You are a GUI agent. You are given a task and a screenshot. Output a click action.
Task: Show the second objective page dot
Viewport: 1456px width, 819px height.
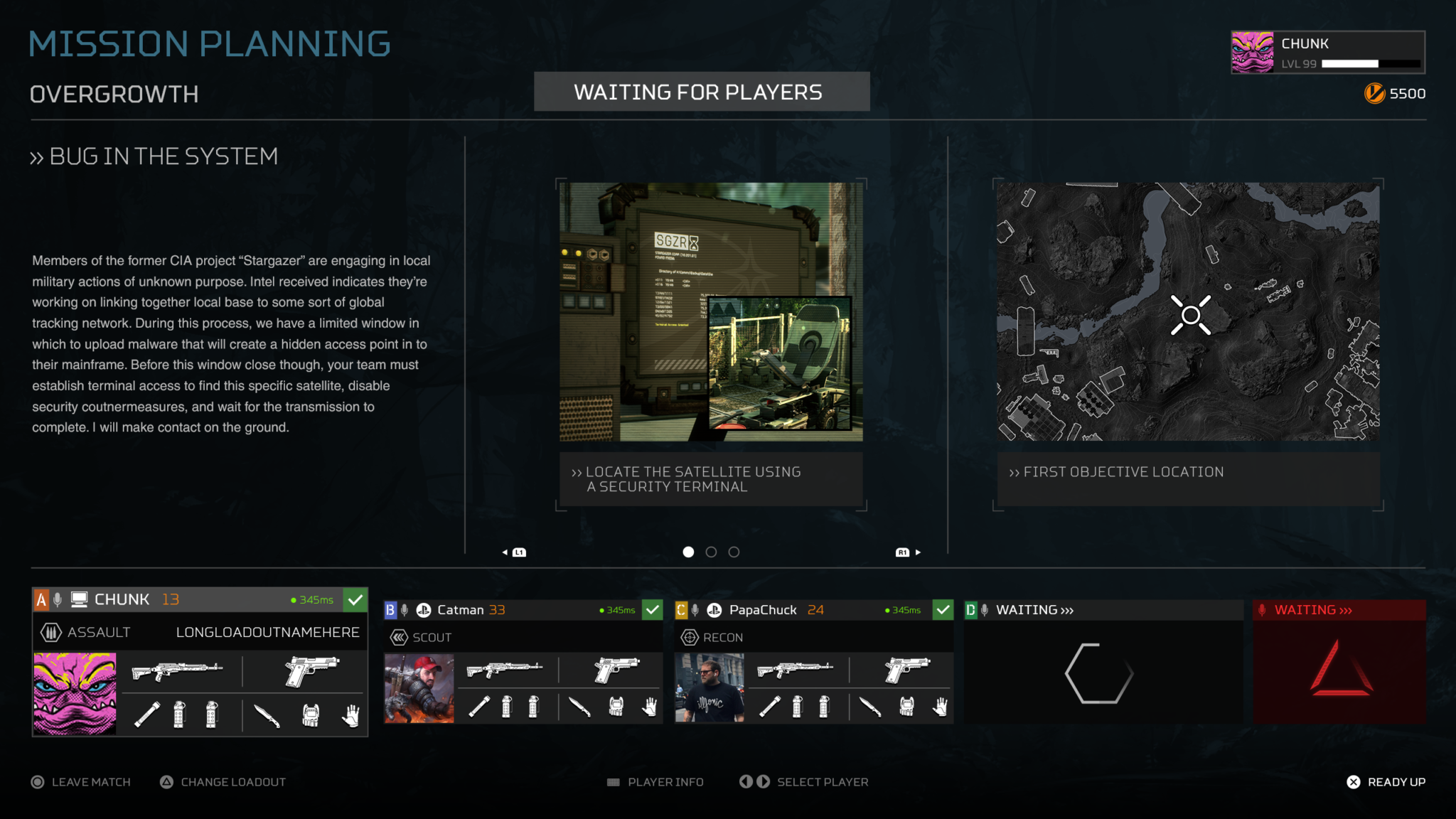coord(711,552)
